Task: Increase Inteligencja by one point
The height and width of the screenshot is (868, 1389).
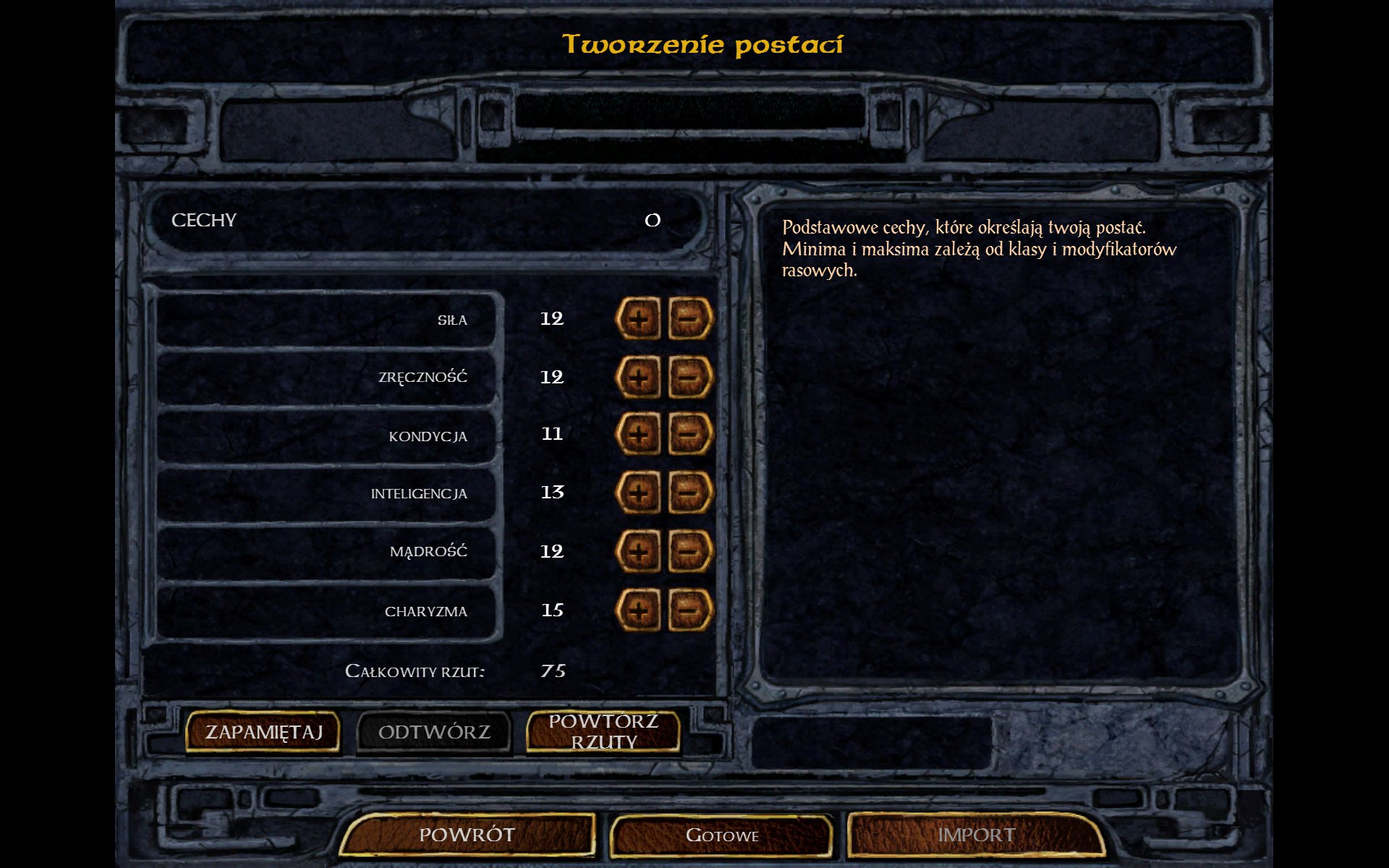Action: click(638, 493)
